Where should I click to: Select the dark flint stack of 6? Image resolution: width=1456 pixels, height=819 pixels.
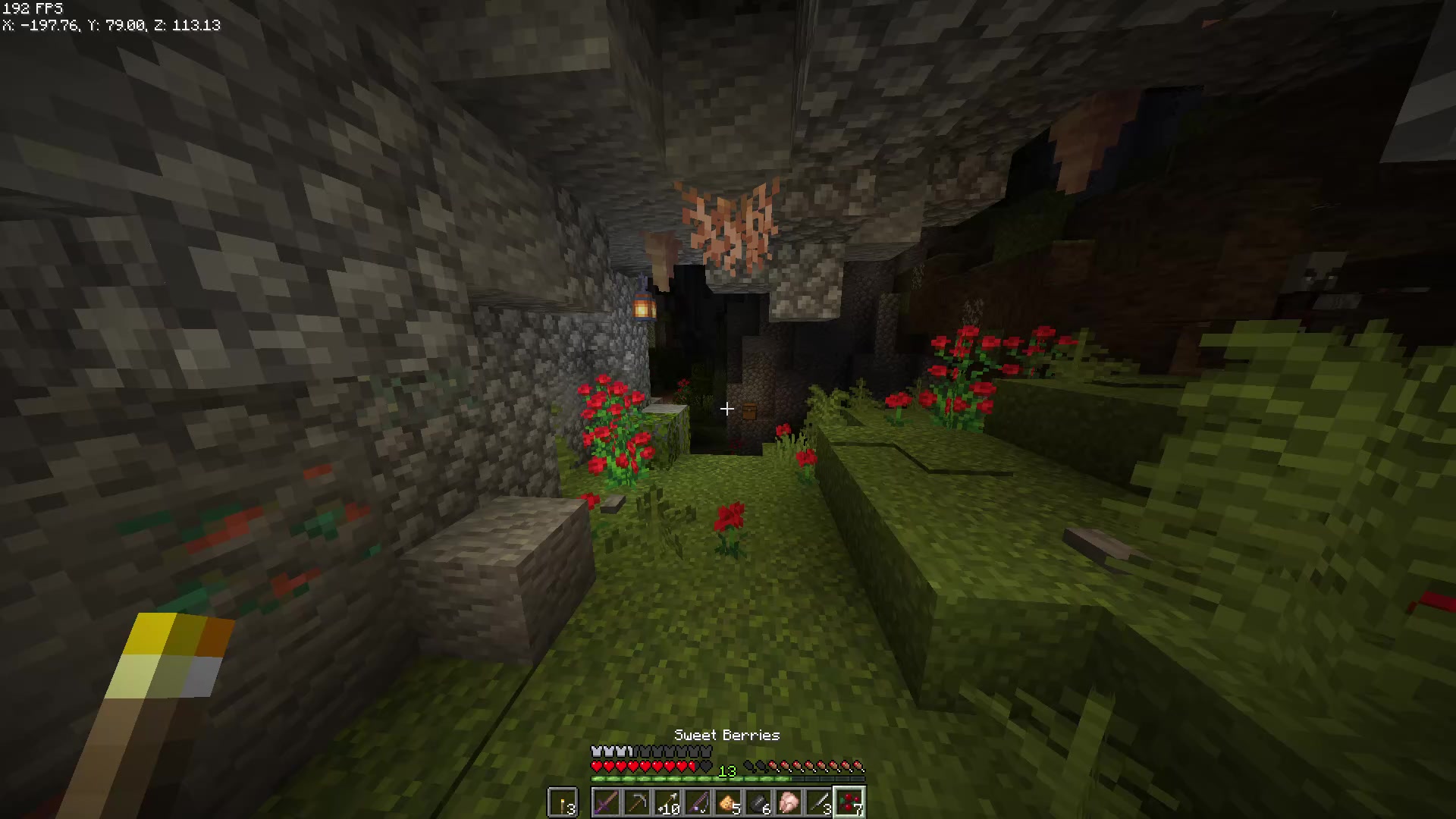[758, 802]
